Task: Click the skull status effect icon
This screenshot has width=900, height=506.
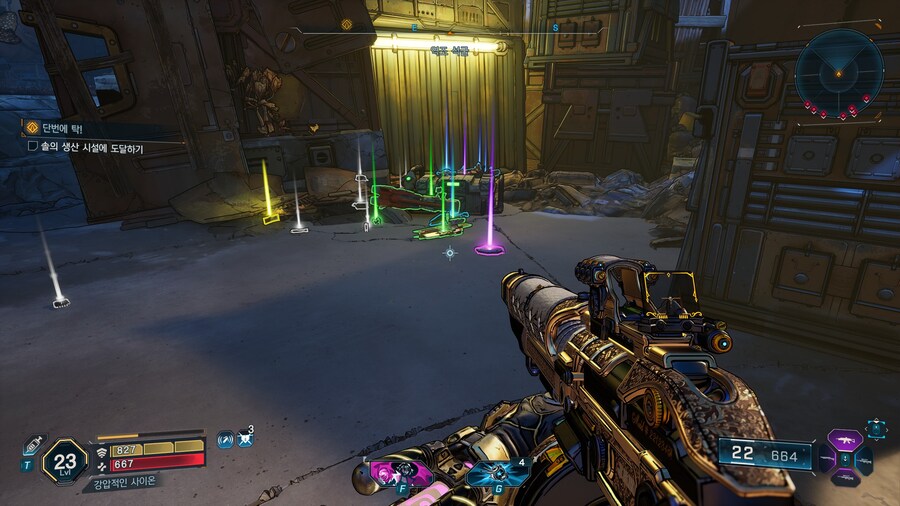Action: click(245, 440)
